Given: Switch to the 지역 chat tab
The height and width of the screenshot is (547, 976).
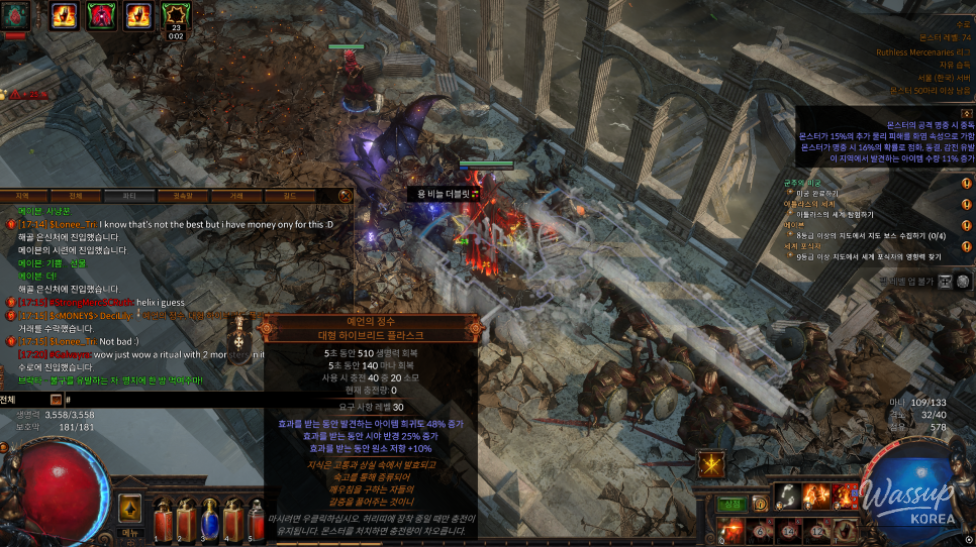Looking at the screenshot, I should click(22, 196).
